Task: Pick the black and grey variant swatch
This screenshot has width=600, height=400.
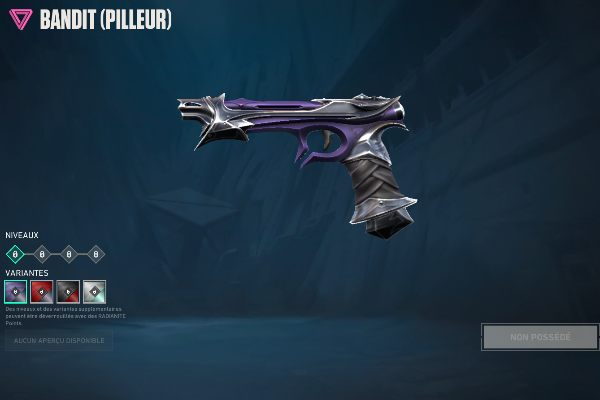Action: click(68, 291)
